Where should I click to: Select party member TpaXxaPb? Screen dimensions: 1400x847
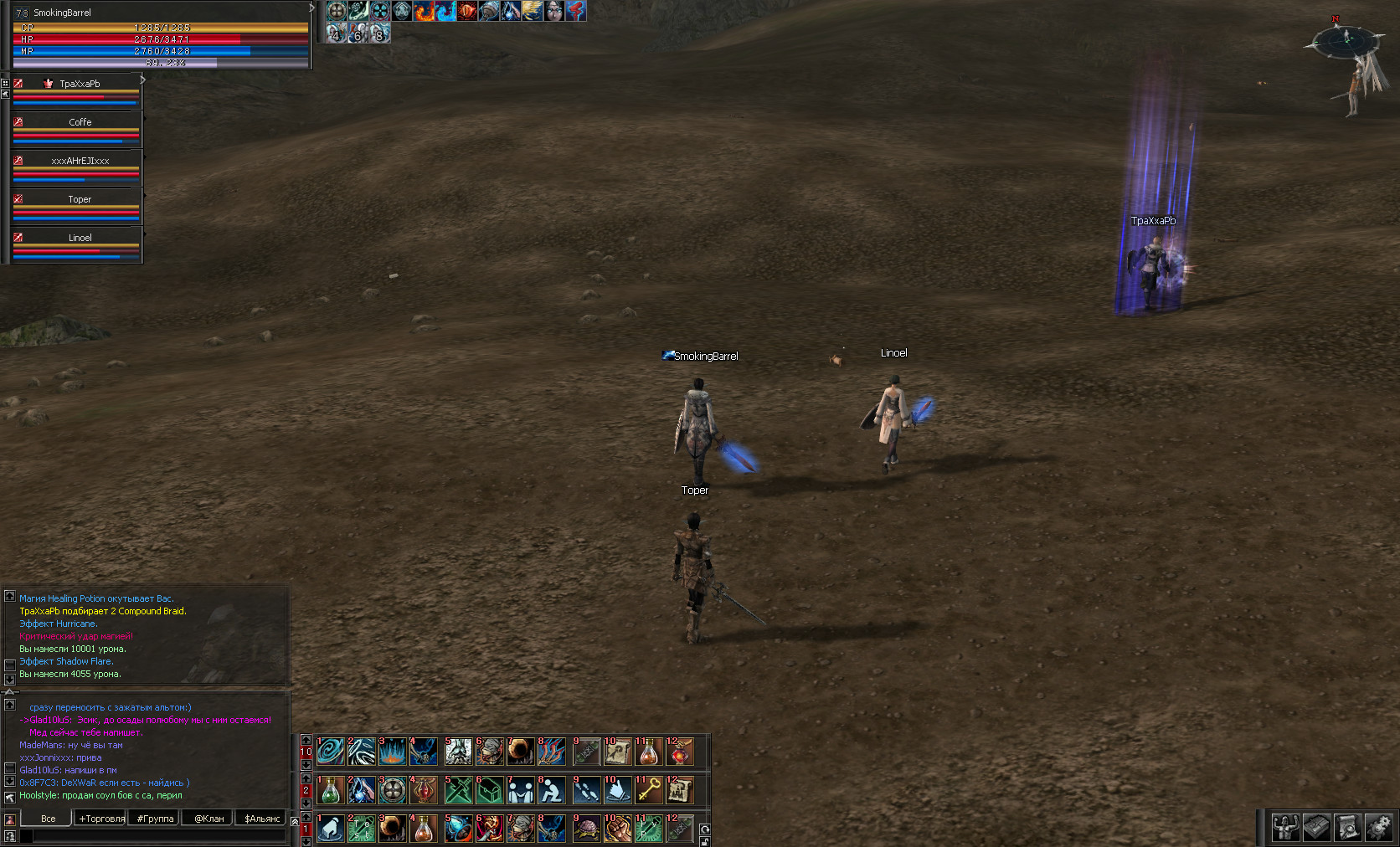(80, 84)
